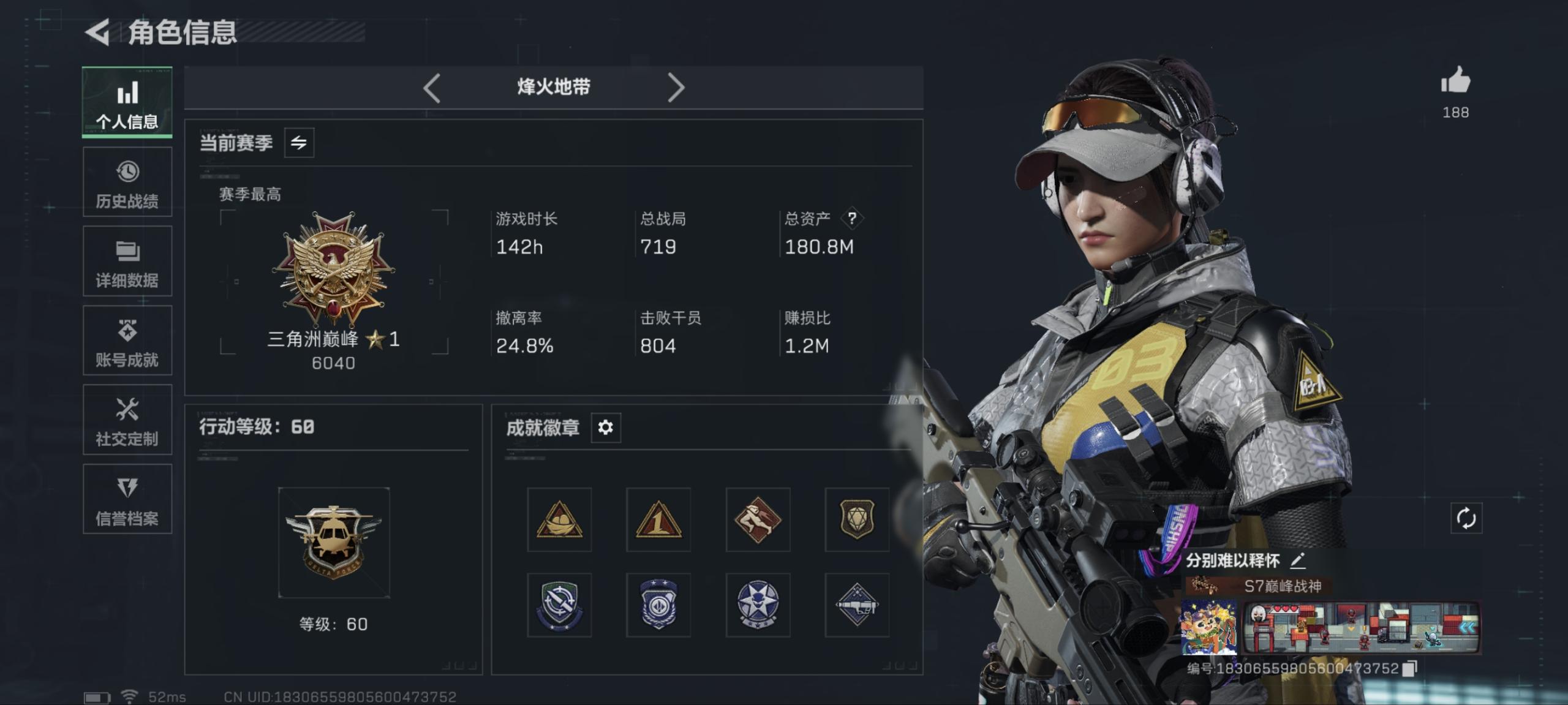Open the 账号成就 sidebar panel
1568x705 pixels.
coord(127,341)
